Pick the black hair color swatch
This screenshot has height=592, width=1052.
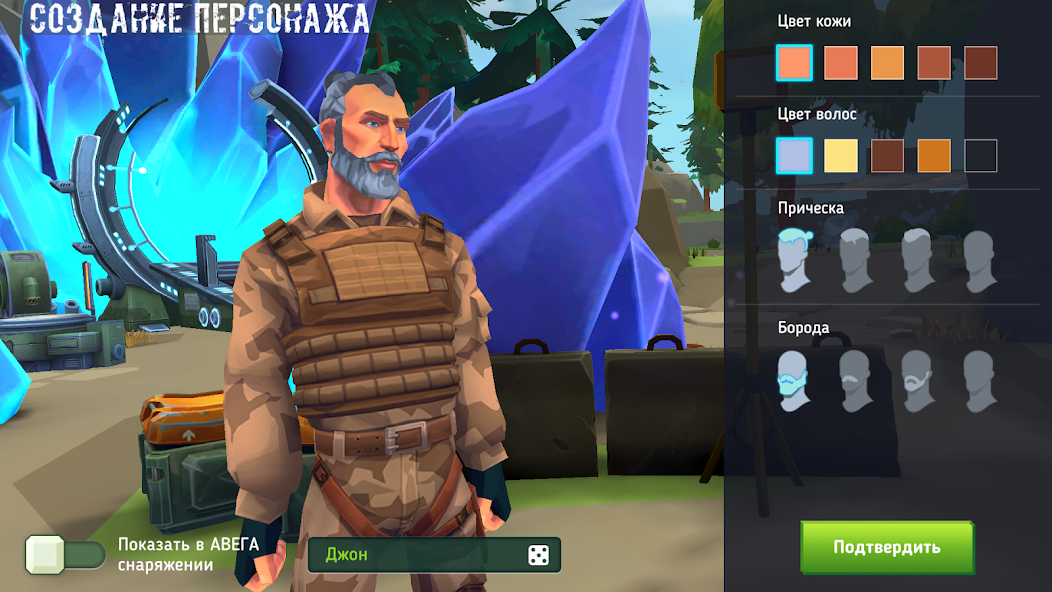(980, 156)
